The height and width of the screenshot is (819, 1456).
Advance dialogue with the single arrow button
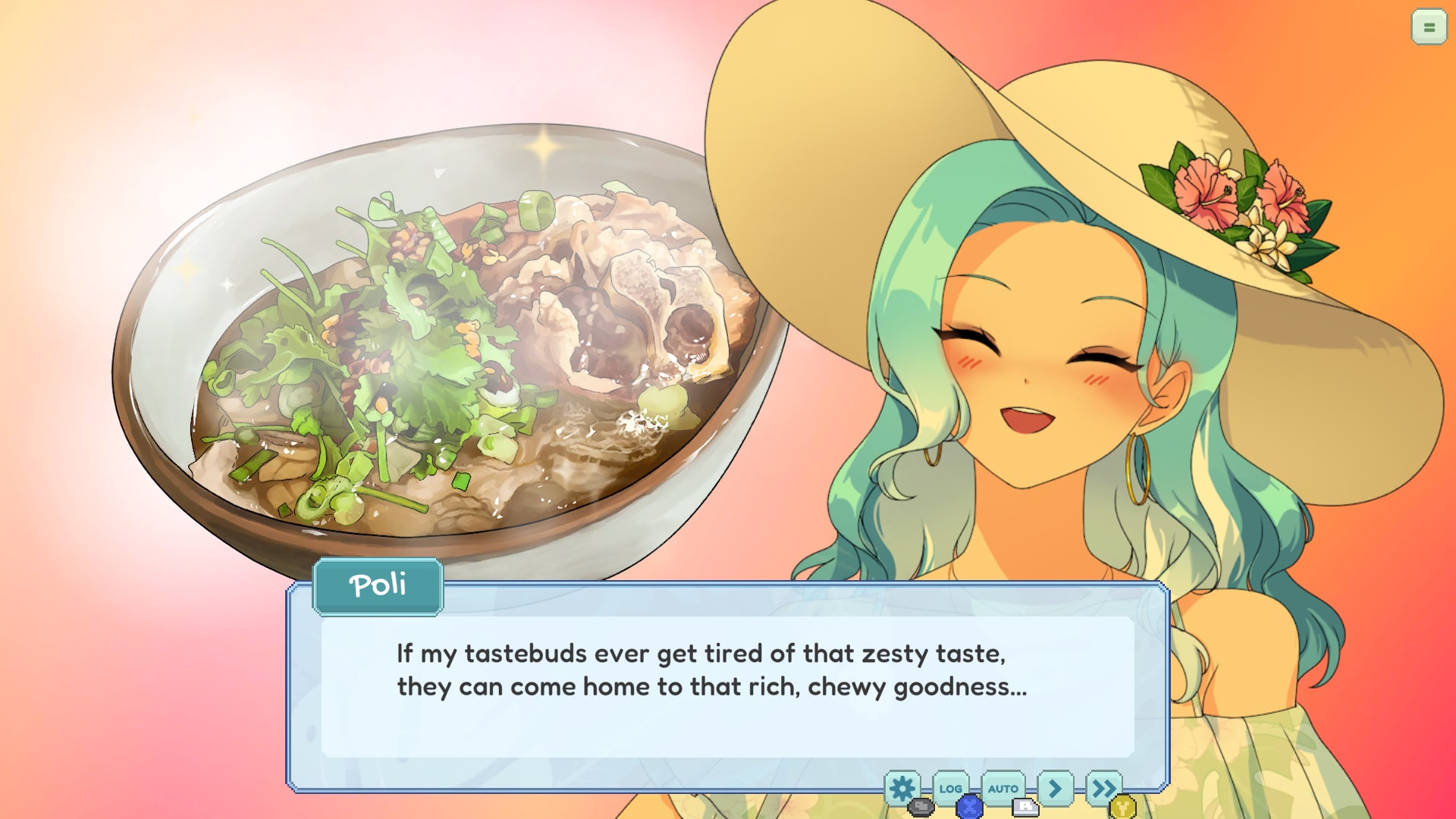(1055, 789)
